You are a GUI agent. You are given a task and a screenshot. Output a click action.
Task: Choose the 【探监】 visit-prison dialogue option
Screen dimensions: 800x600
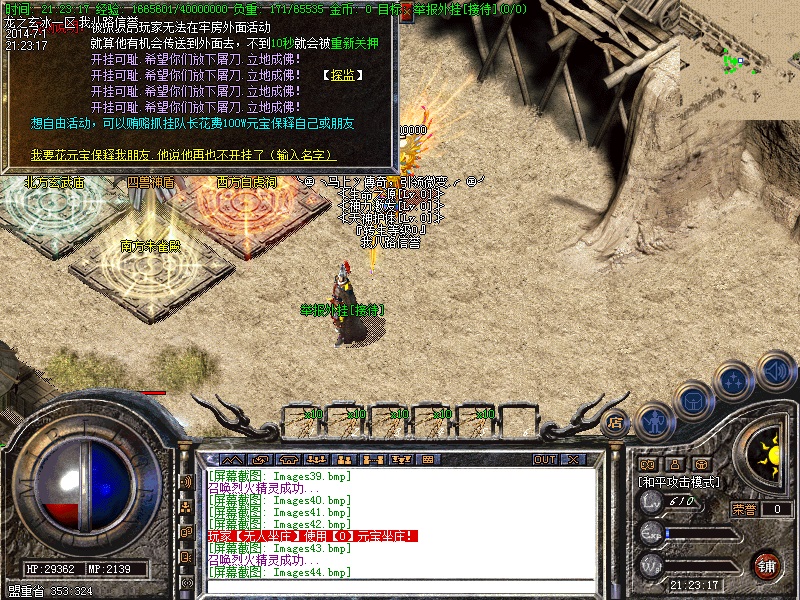pyautogui.click(x=343, y=75)
